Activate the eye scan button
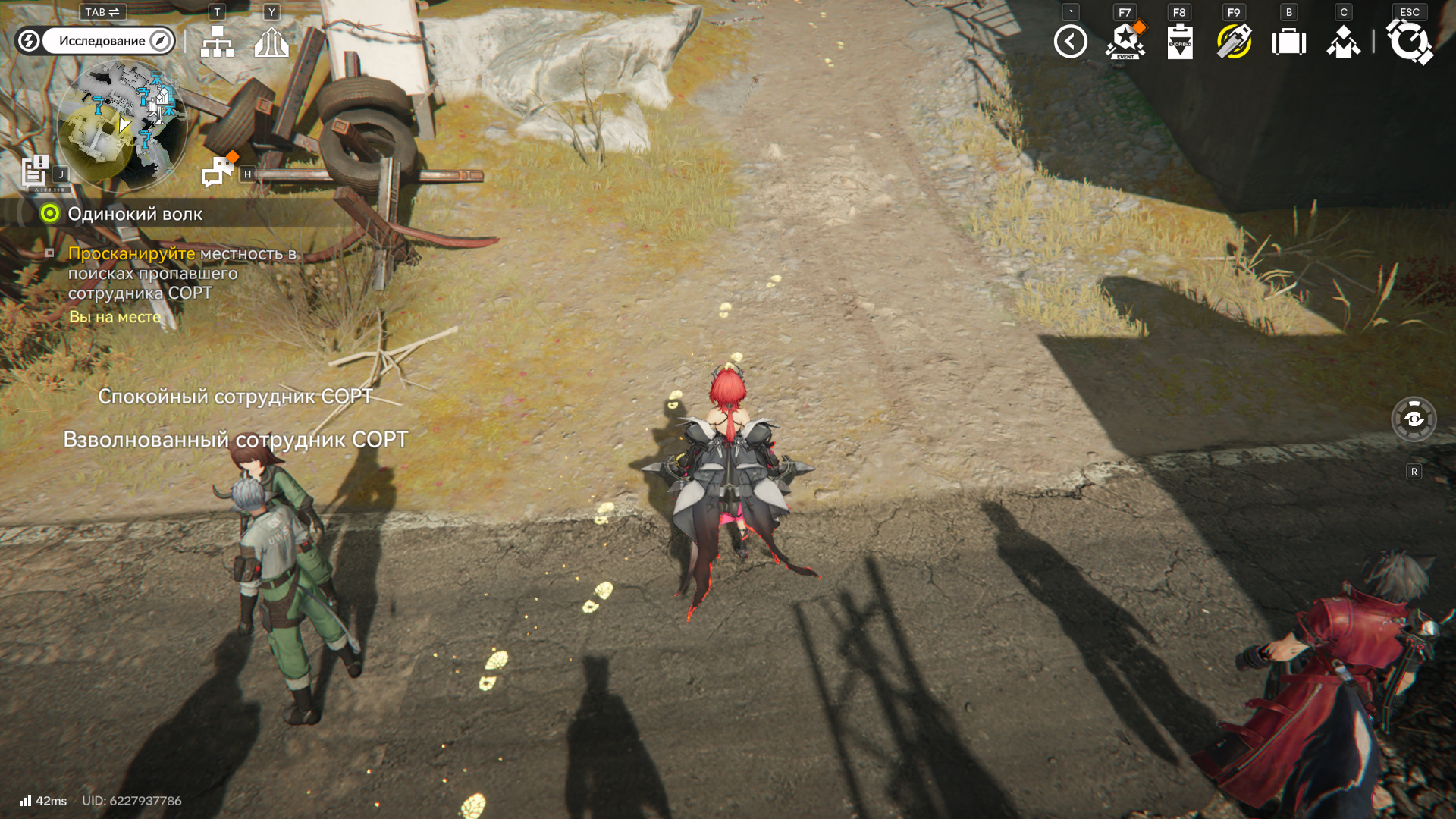This screenshot has width=1456, height=819. (x=1414, y=419)
